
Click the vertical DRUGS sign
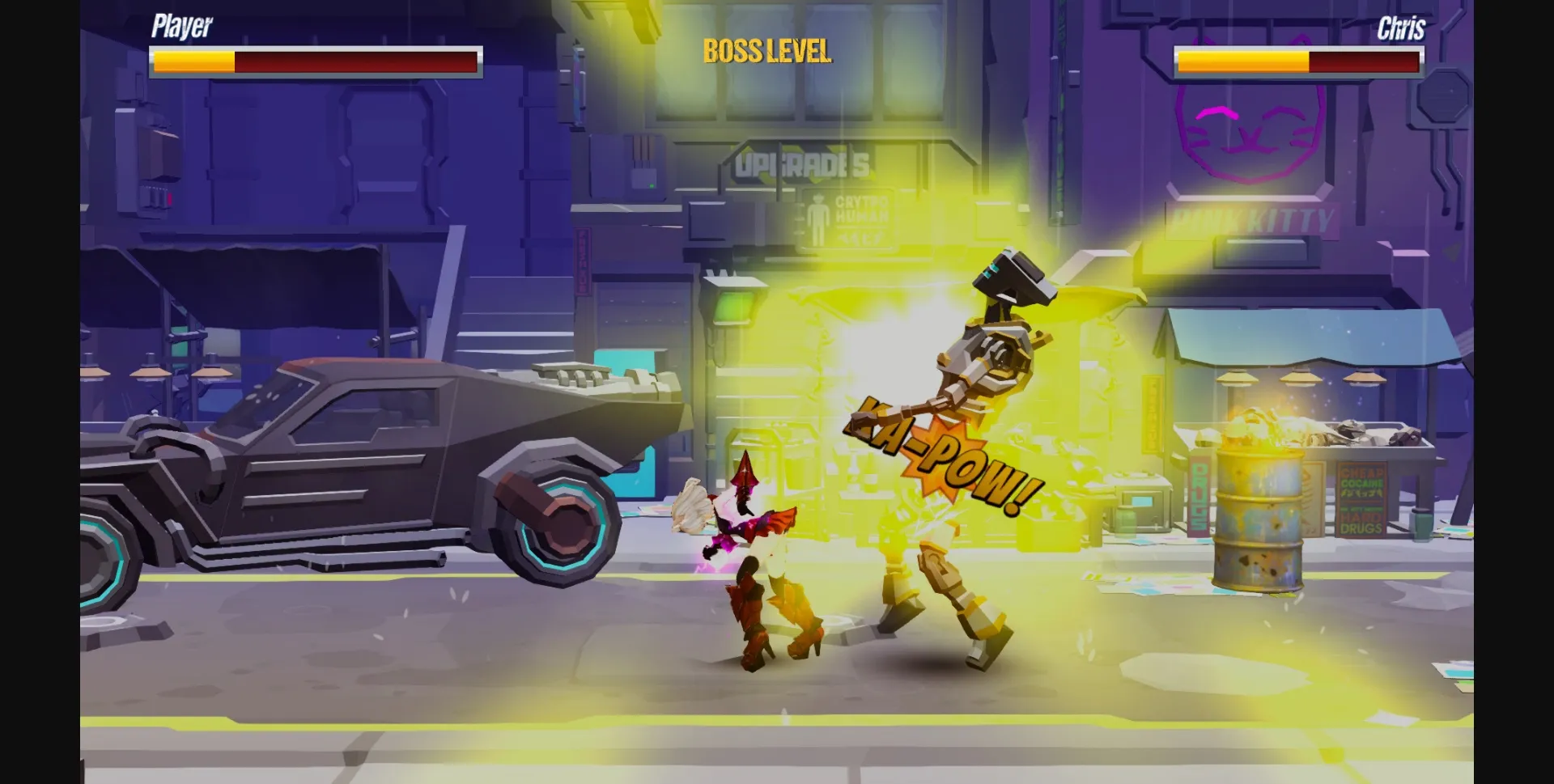click(x=1199, y=498)
